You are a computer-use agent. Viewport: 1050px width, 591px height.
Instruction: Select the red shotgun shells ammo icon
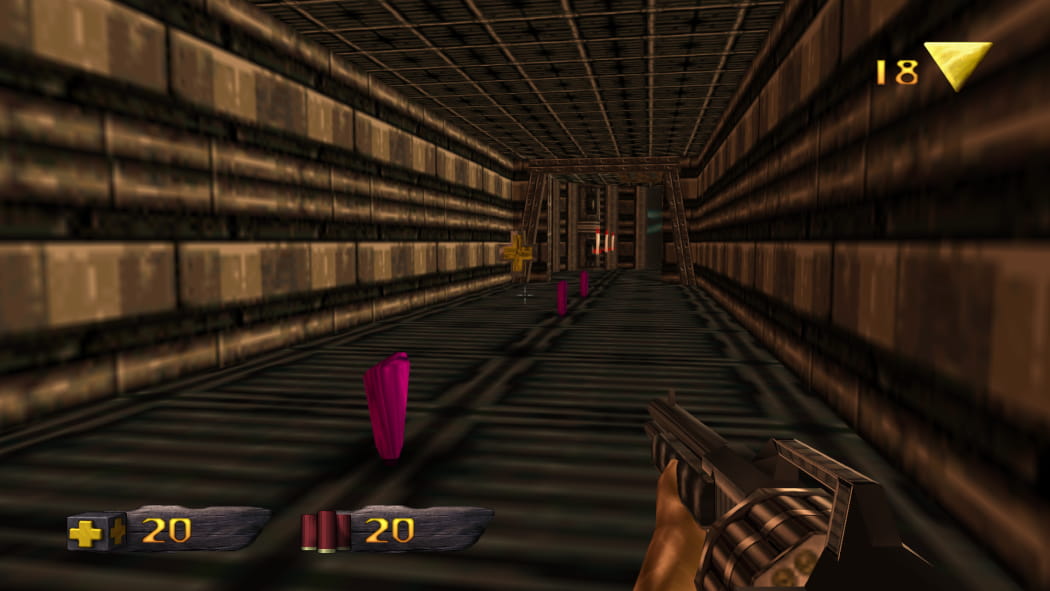click(326, 531)
